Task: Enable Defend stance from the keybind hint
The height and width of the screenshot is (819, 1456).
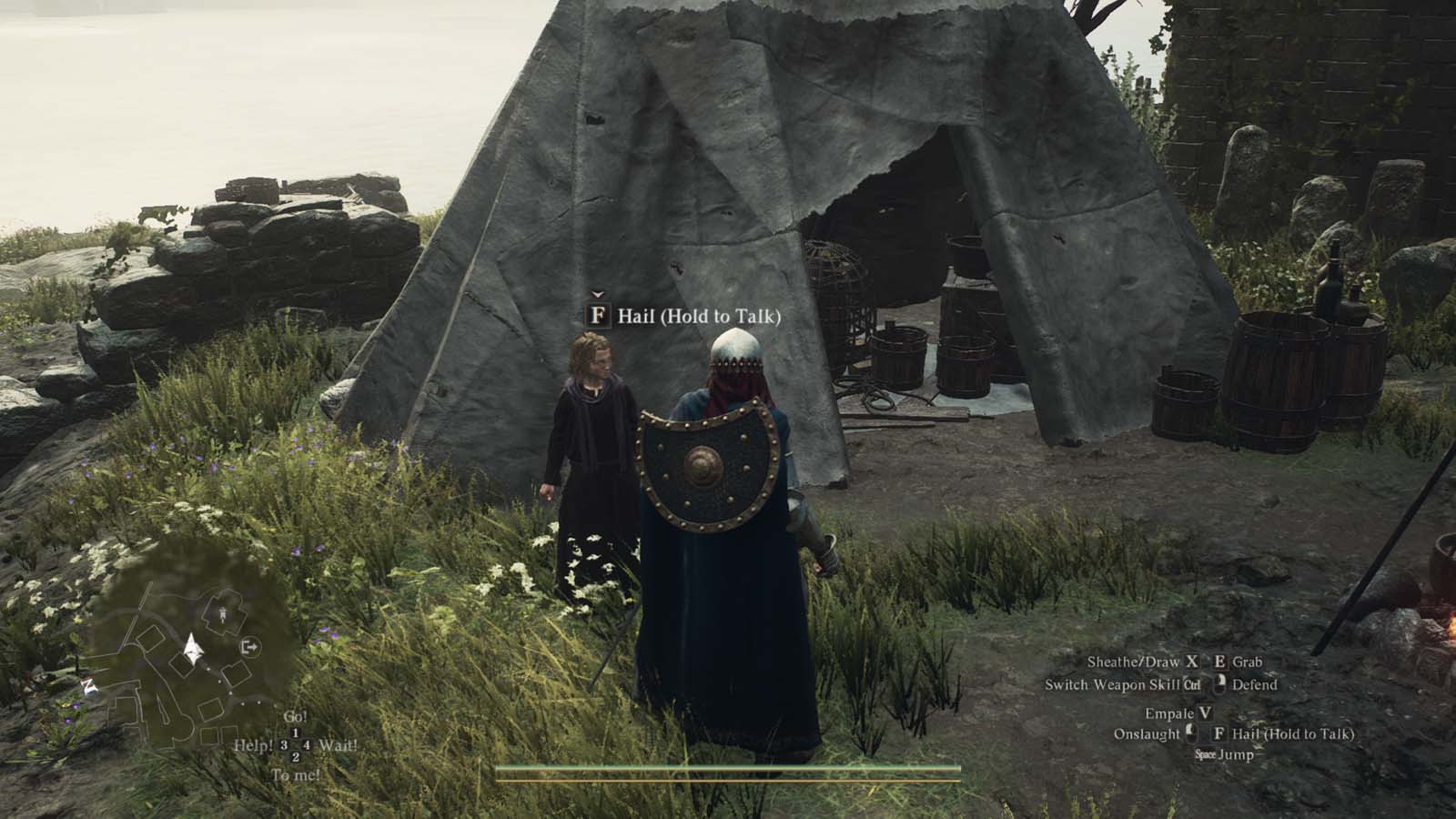Action: [x=1257, y=685]
